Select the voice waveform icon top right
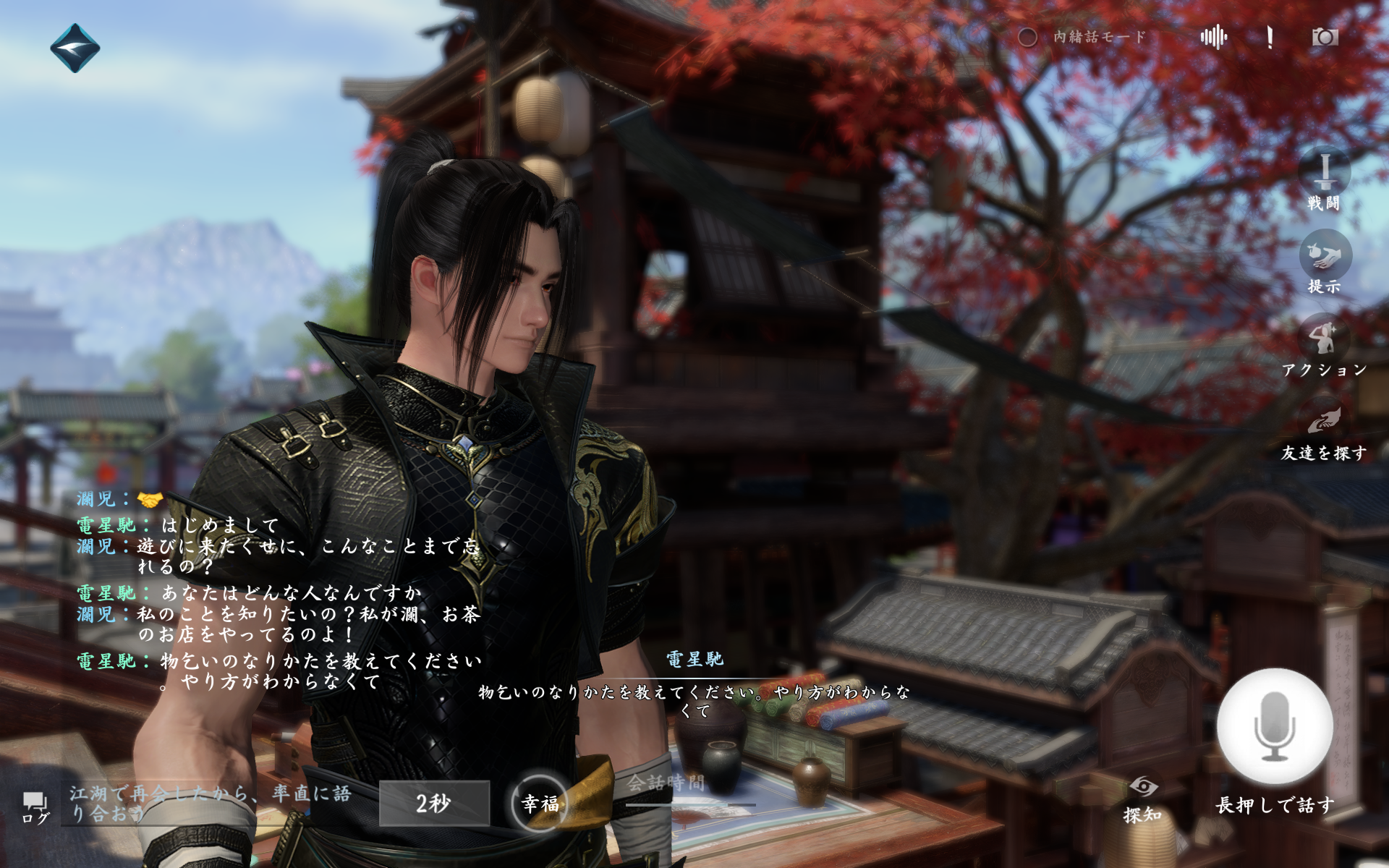 coord(1215,36)
